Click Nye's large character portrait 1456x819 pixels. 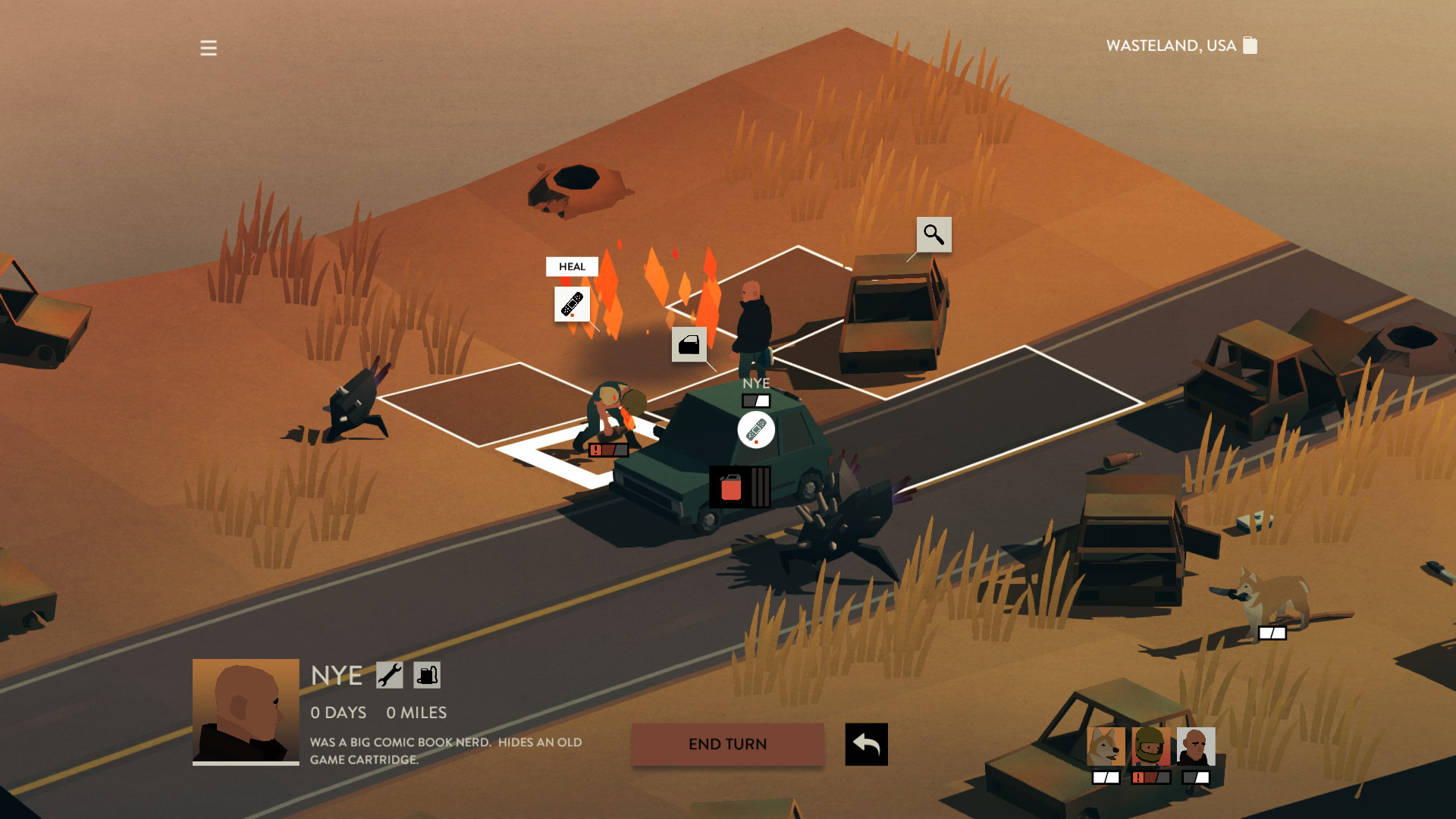246,711
